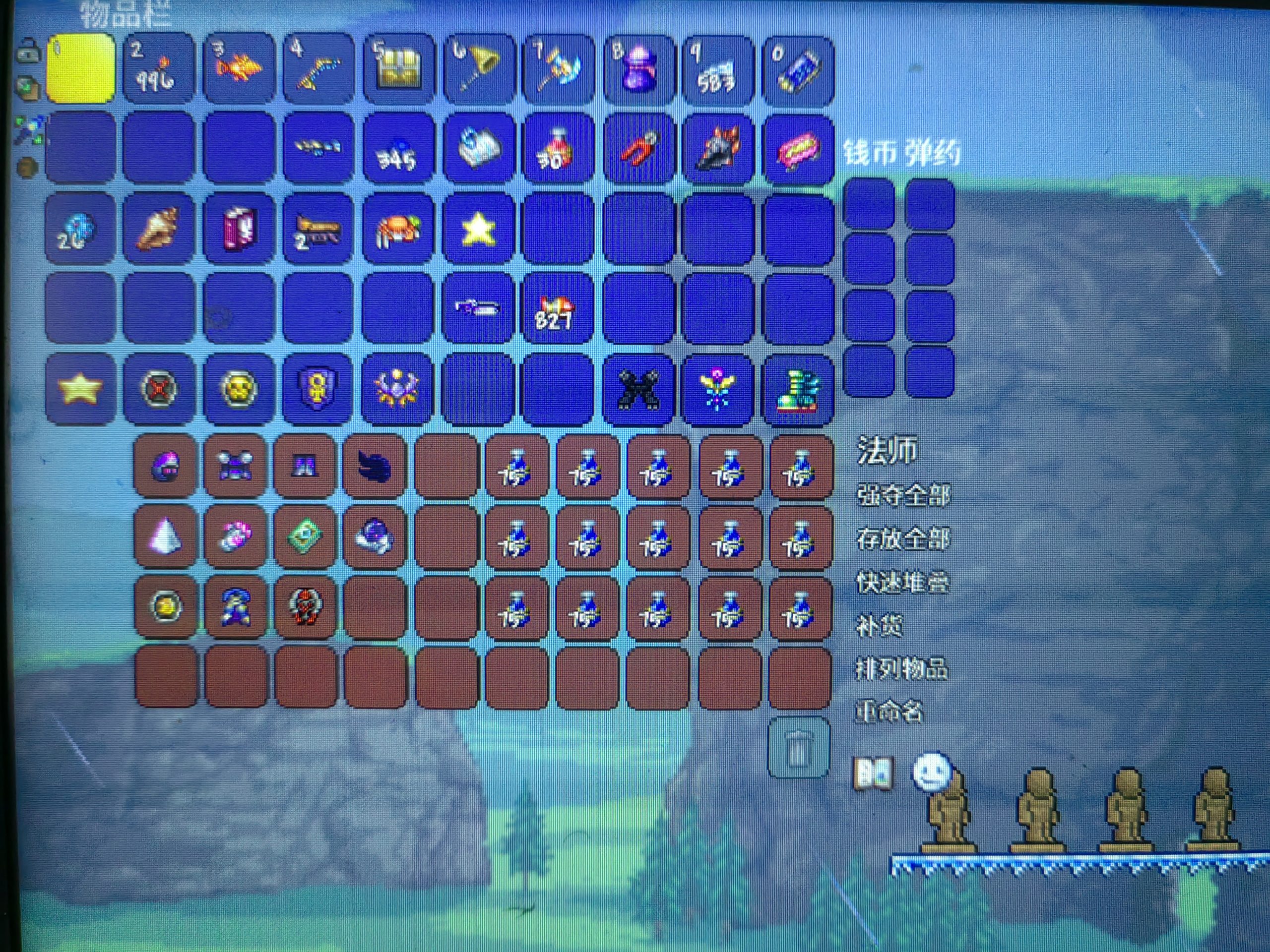1270x952 pixels.
Task: Open the smiley face emote menu
Action: pyautogui.click(x=931, y=771)
